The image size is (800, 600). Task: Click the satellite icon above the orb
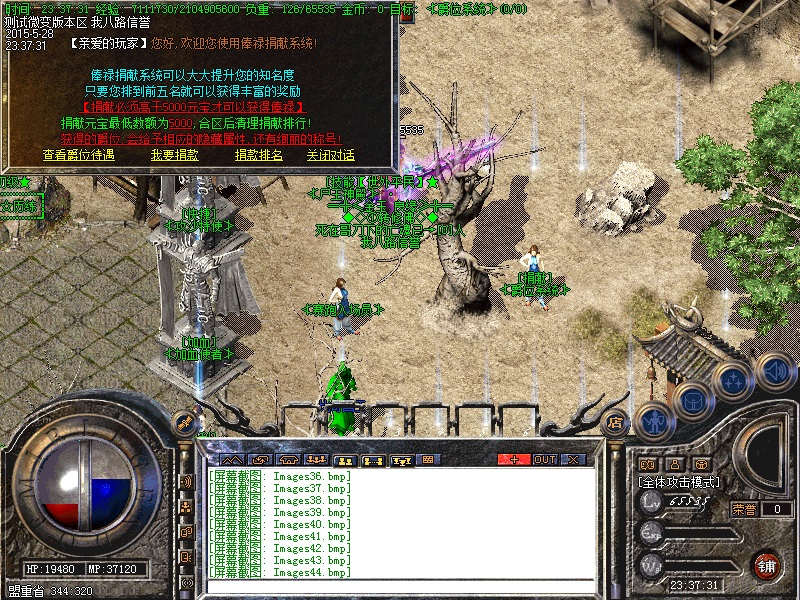183,421
